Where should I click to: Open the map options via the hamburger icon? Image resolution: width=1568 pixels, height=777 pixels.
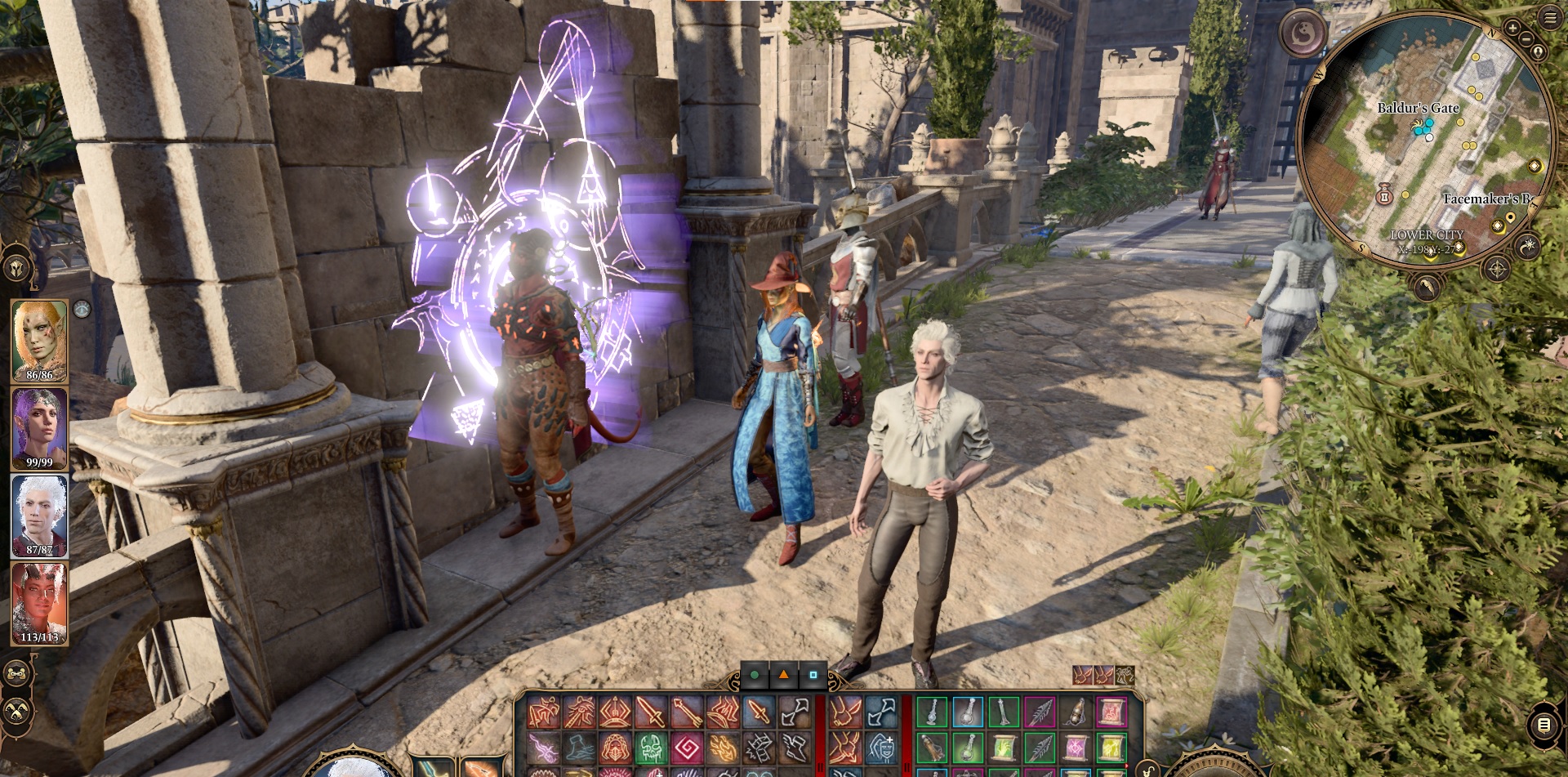point(1548,17)
